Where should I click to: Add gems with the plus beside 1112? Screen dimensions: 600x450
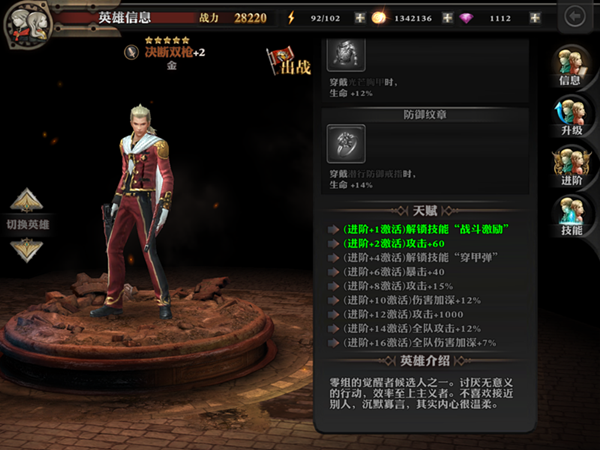pyautogui.click(x=535, y=18)
